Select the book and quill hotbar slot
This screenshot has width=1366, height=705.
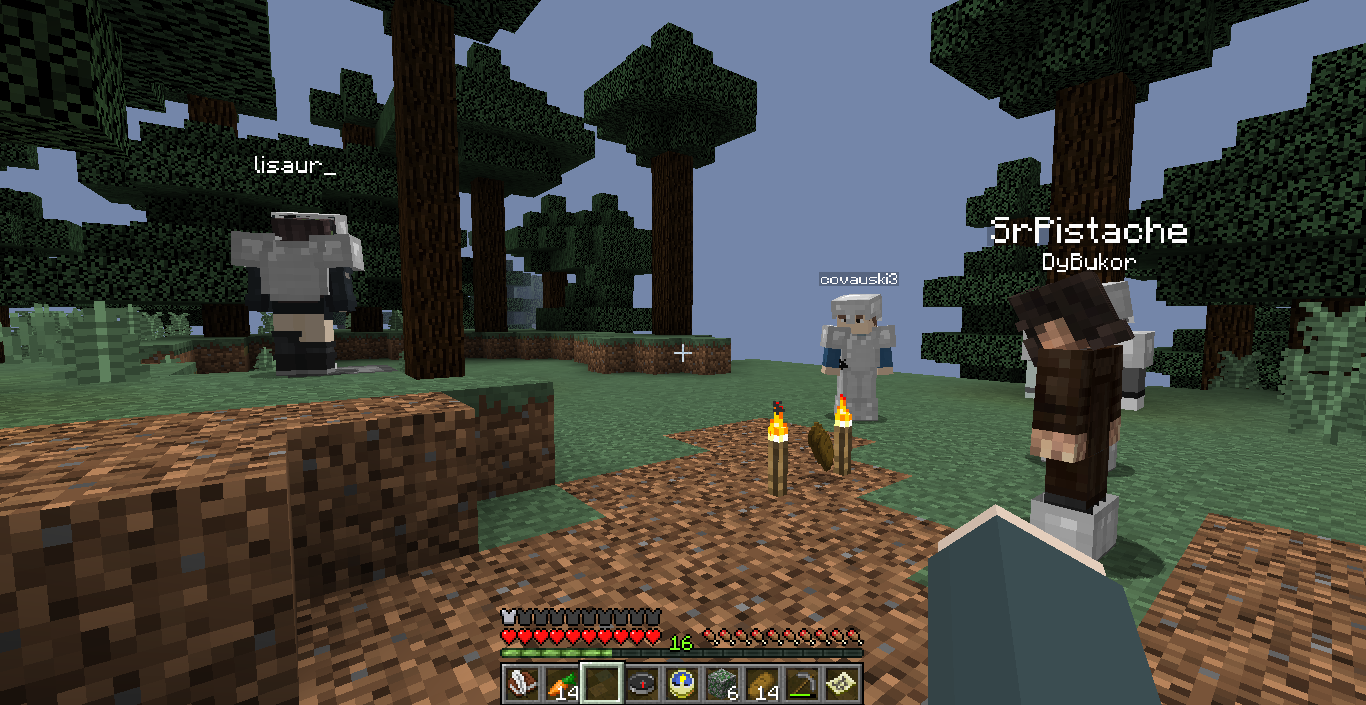pyautogui.click(x=521, y=684)
